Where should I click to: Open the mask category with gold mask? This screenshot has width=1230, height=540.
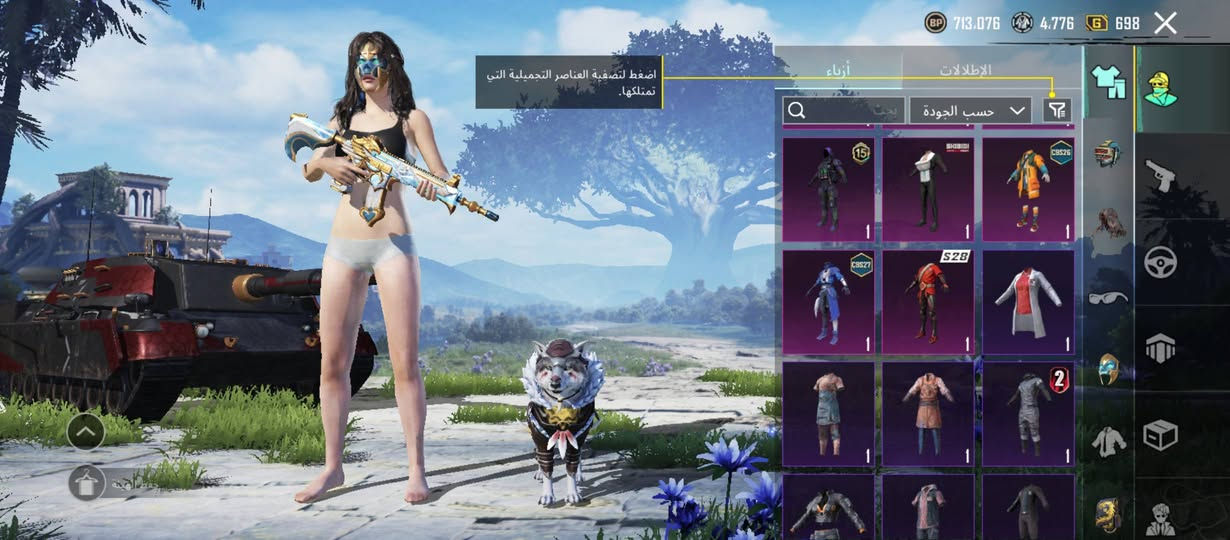click(1108, 369)
